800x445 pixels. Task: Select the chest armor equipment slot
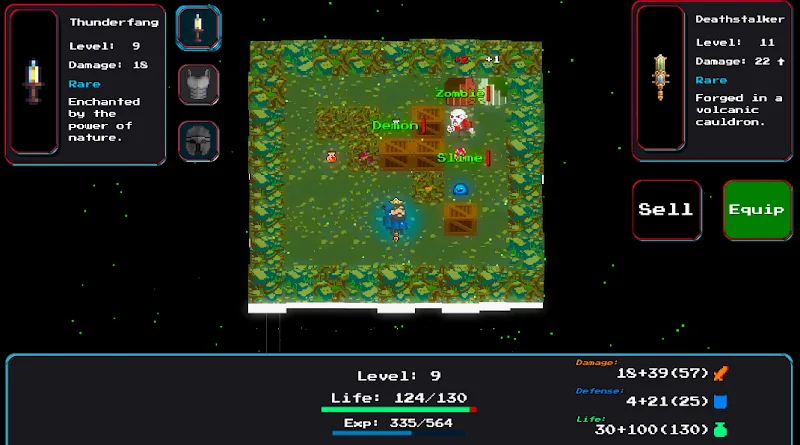198,85
